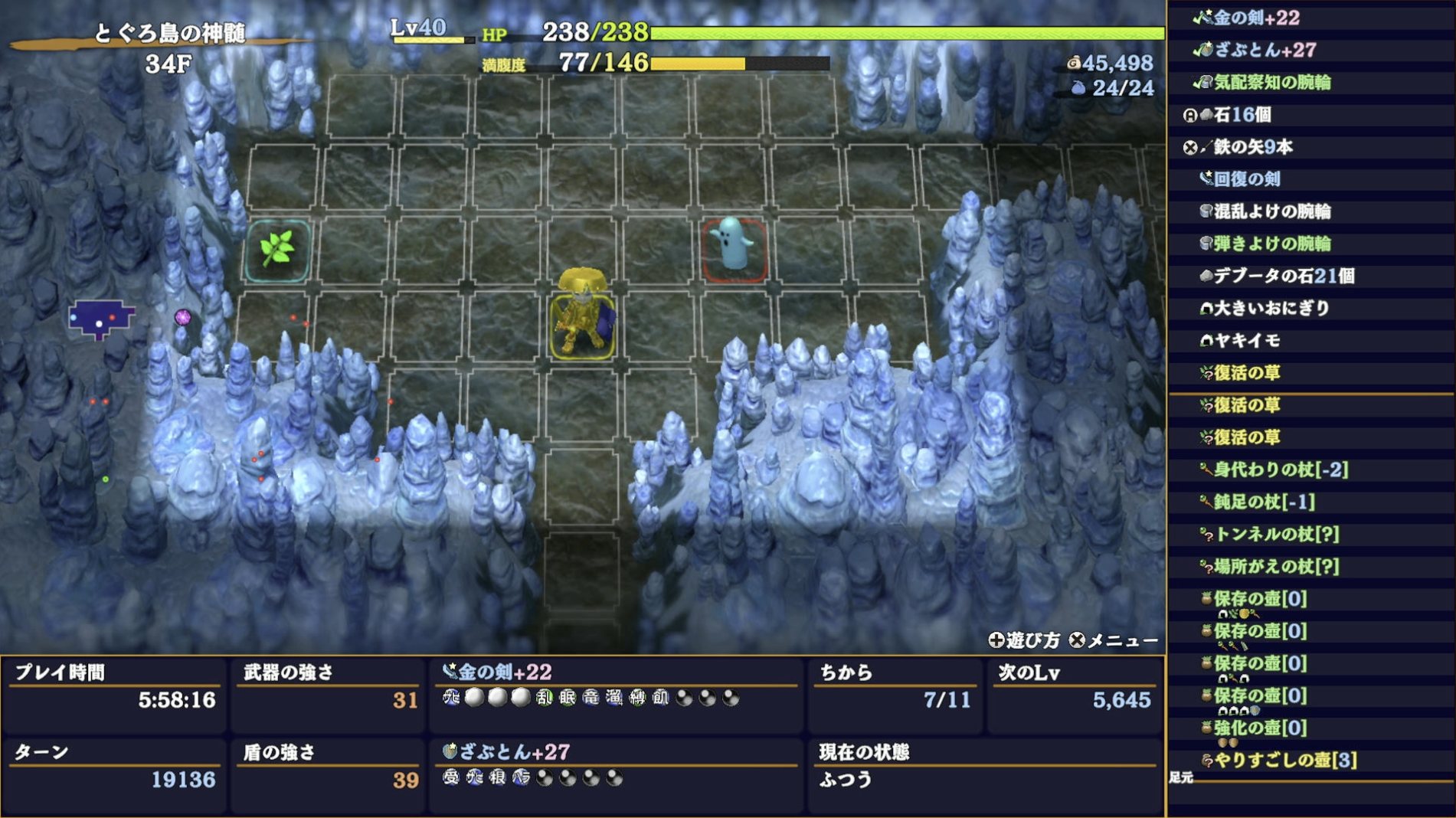1456x818 pixels.
Task: Pick the 場所がえの杖[?] staff
Action: (1277, 566)
